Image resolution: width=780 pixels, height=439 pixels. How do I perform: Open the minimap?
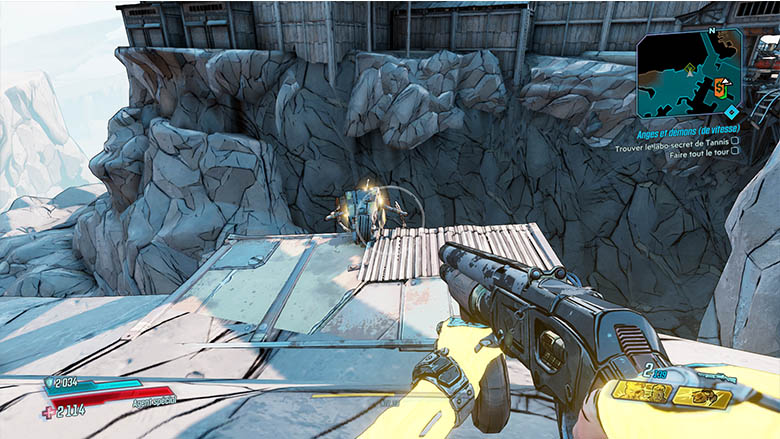coord(688,72)
